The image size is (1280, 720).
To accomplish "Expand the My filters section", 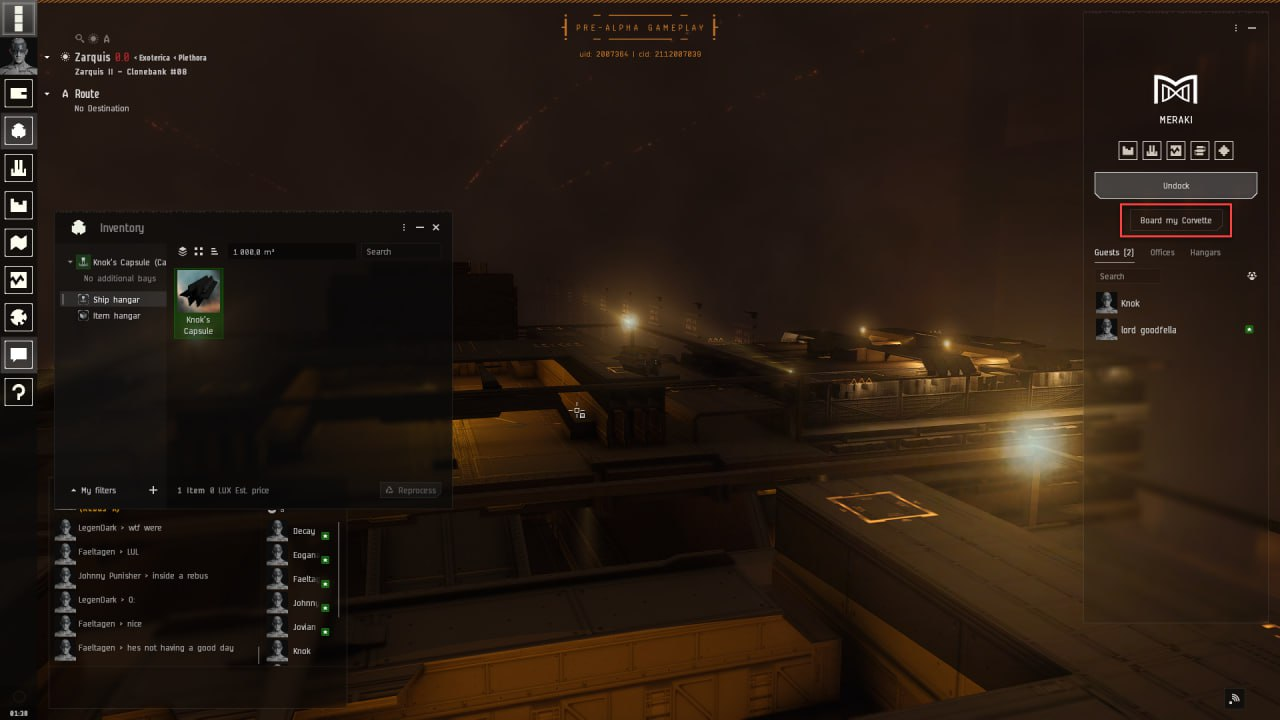I will [x=93, y=490].
